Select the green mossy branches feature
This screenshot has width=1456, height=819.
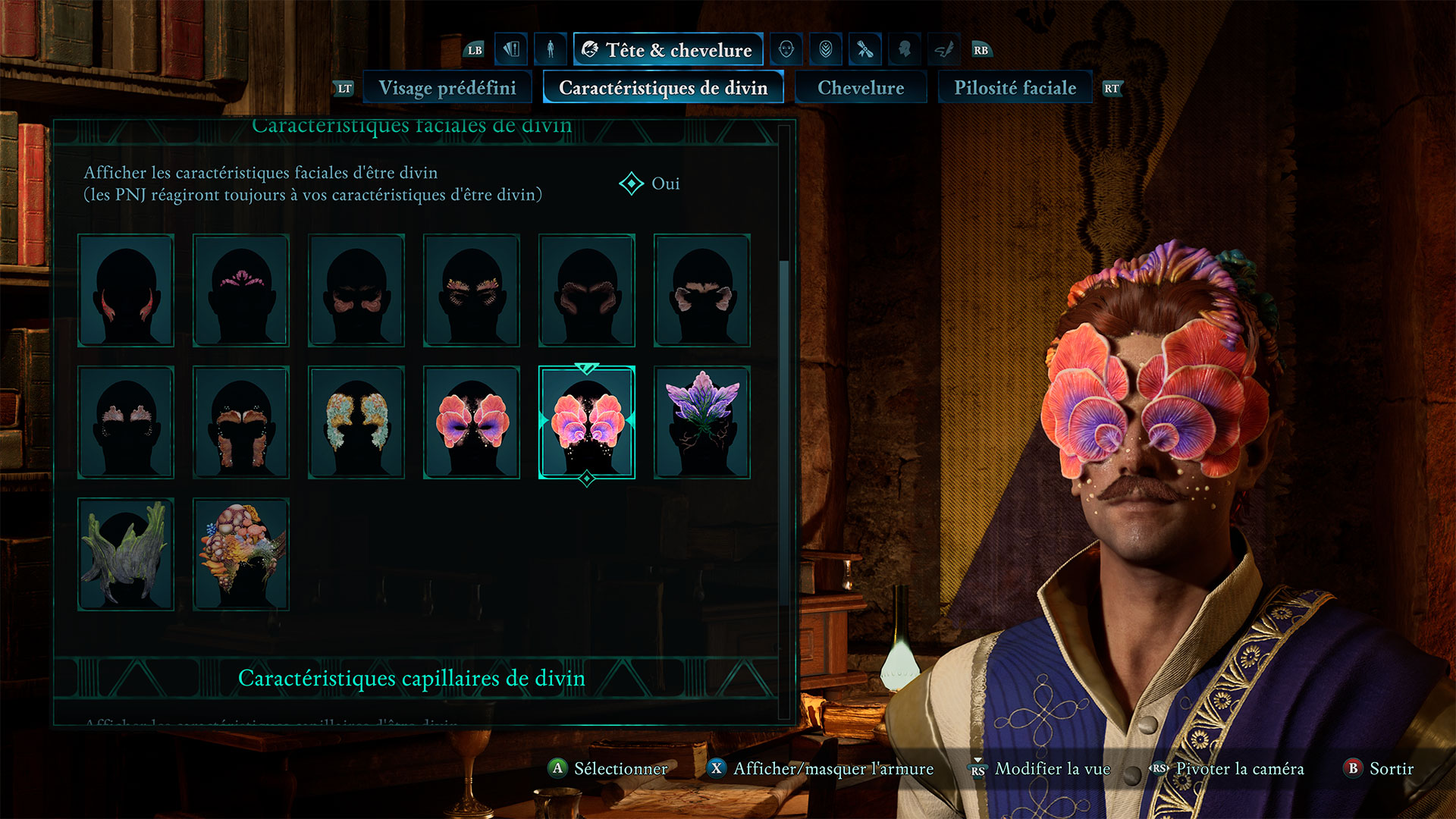point(126,554)
